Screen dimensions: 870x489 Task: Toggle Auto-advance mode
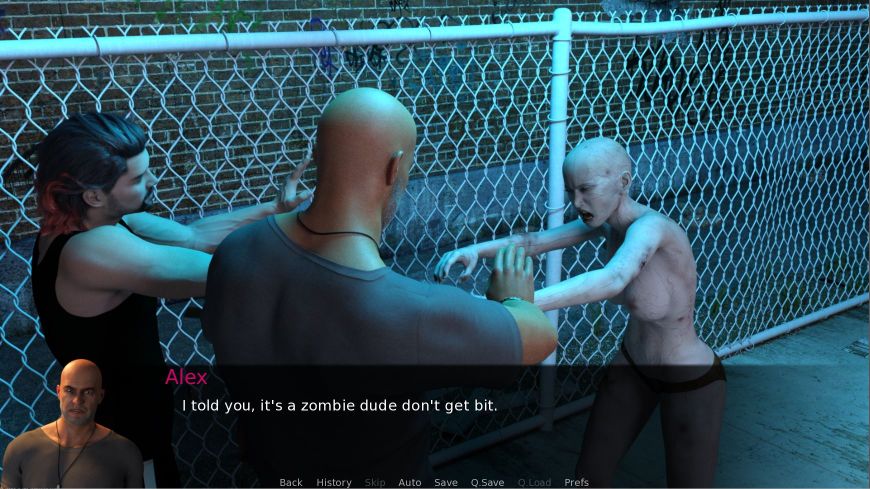point(410,482)
